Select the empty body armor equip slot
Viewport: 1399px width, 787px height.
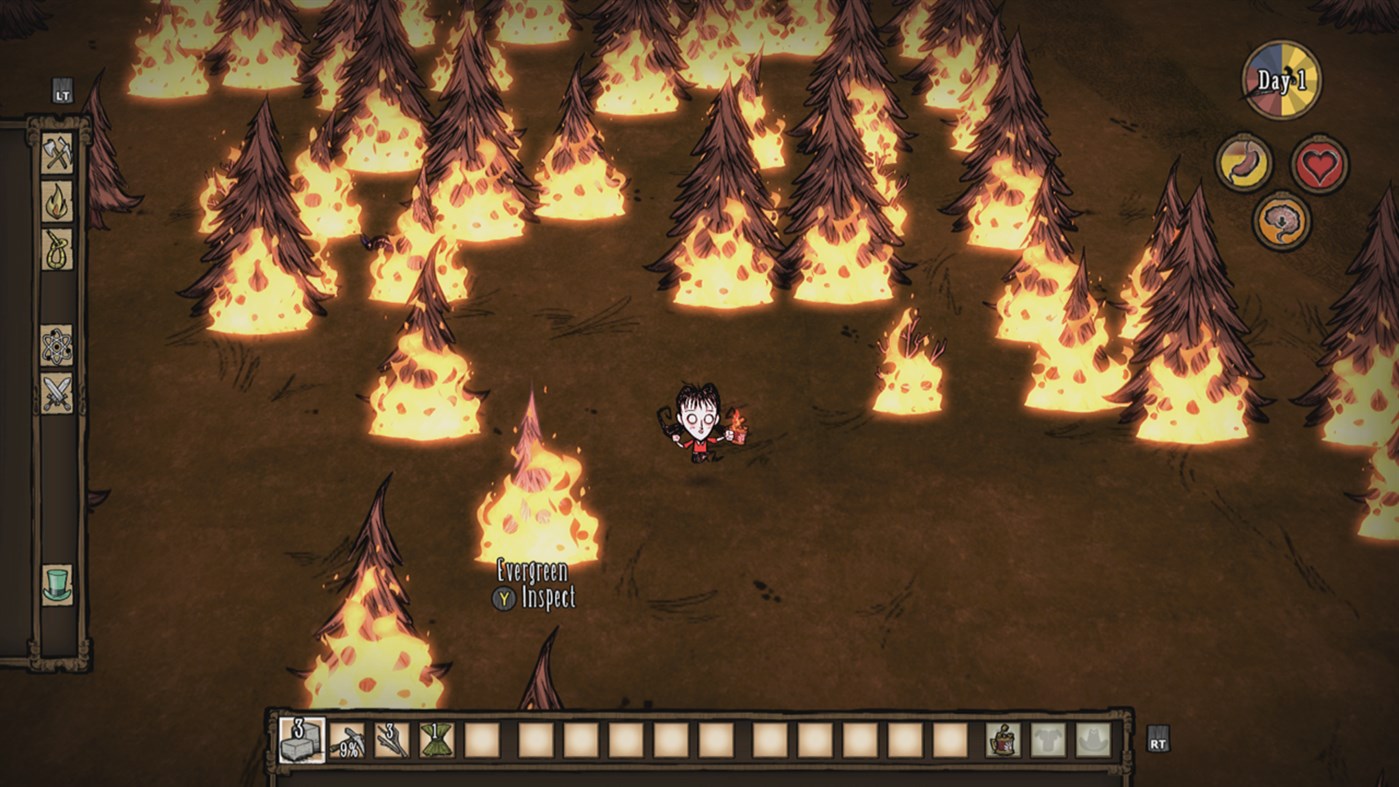[x=1049, y=741]
